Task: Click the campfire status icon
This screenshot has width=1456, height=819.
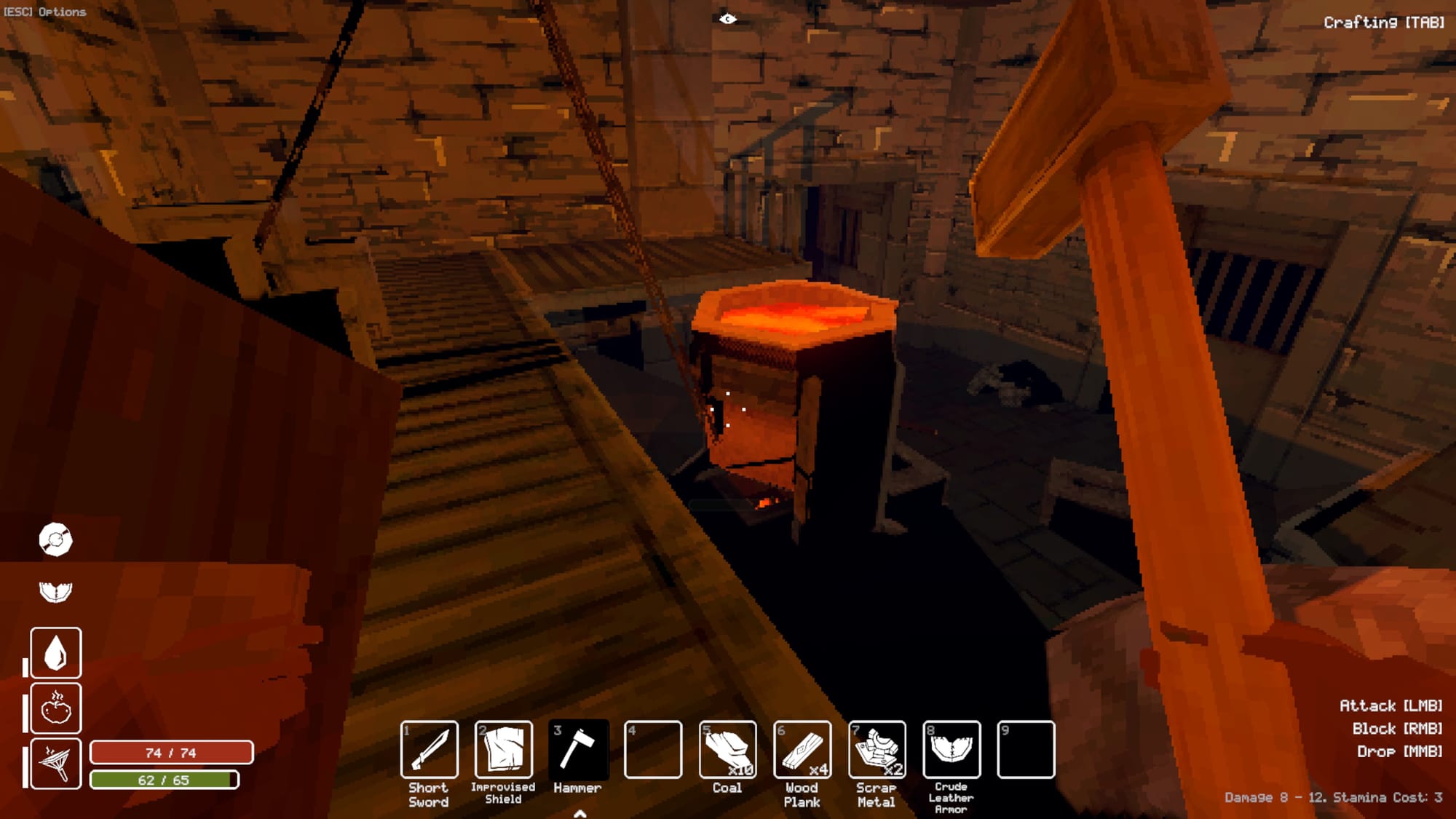Action: click(x=56, y=763)
